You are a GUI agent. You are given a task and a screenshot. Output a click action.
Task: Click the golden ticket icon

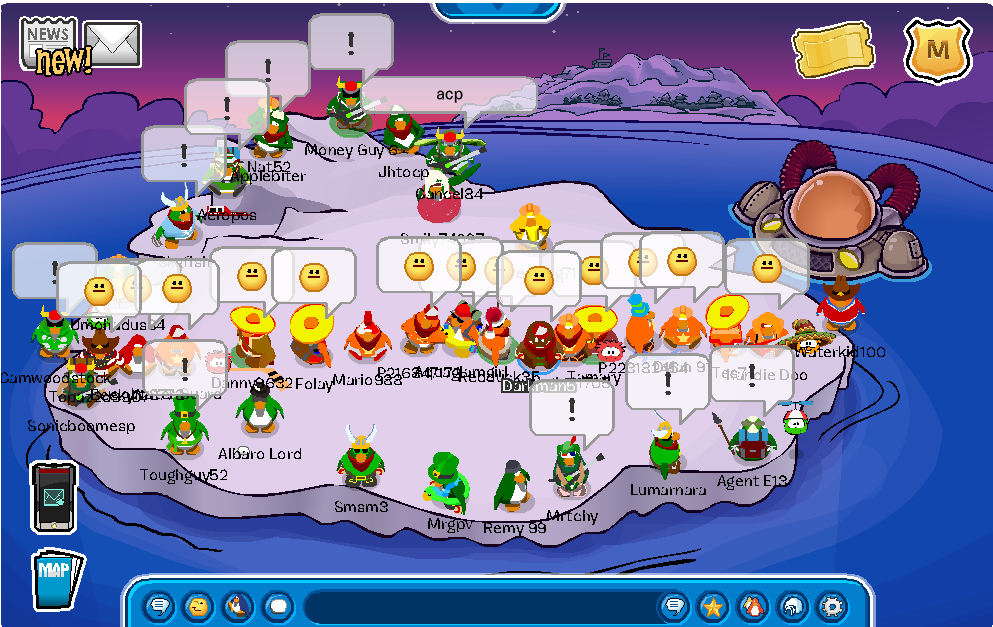coord(832,50)
